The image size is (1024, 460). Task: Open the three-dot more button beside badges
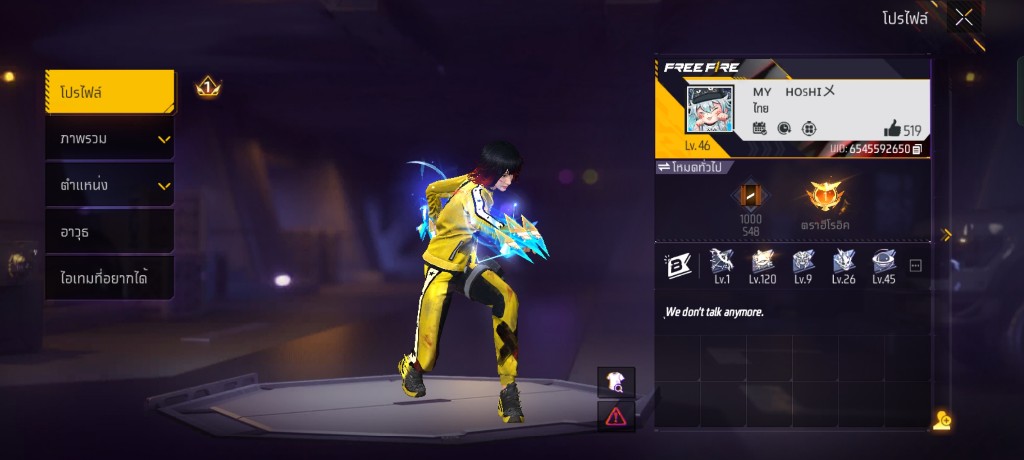914,265
